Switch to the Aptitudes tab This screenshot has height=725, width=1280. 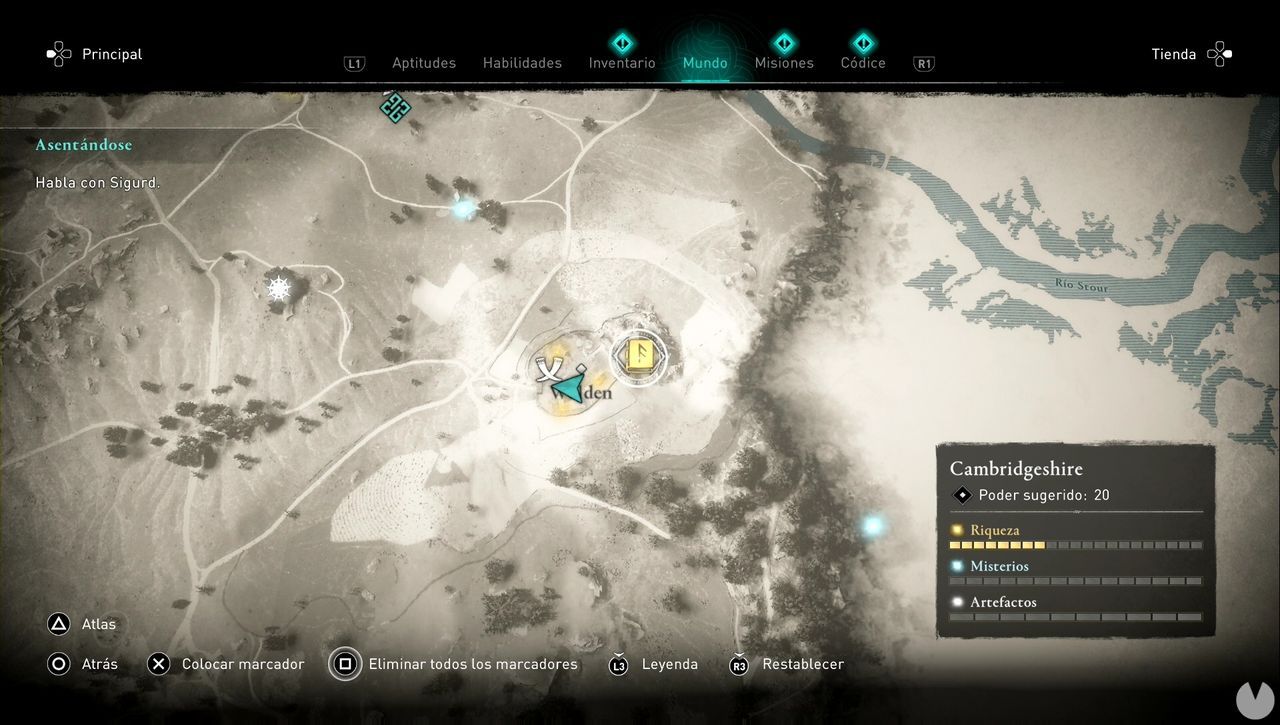(x=423, y=63)
